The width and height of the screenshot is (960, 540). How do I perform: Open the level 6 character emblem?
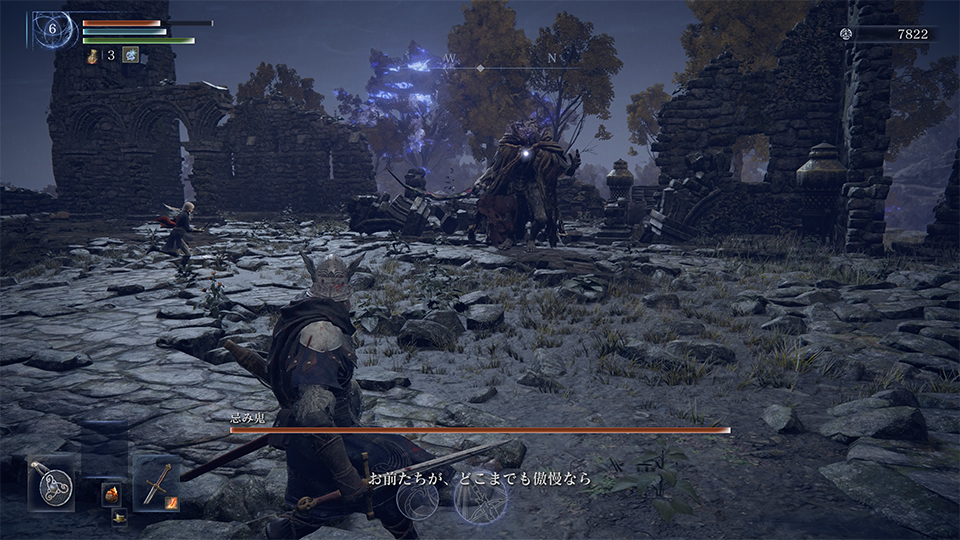point(52,29)
